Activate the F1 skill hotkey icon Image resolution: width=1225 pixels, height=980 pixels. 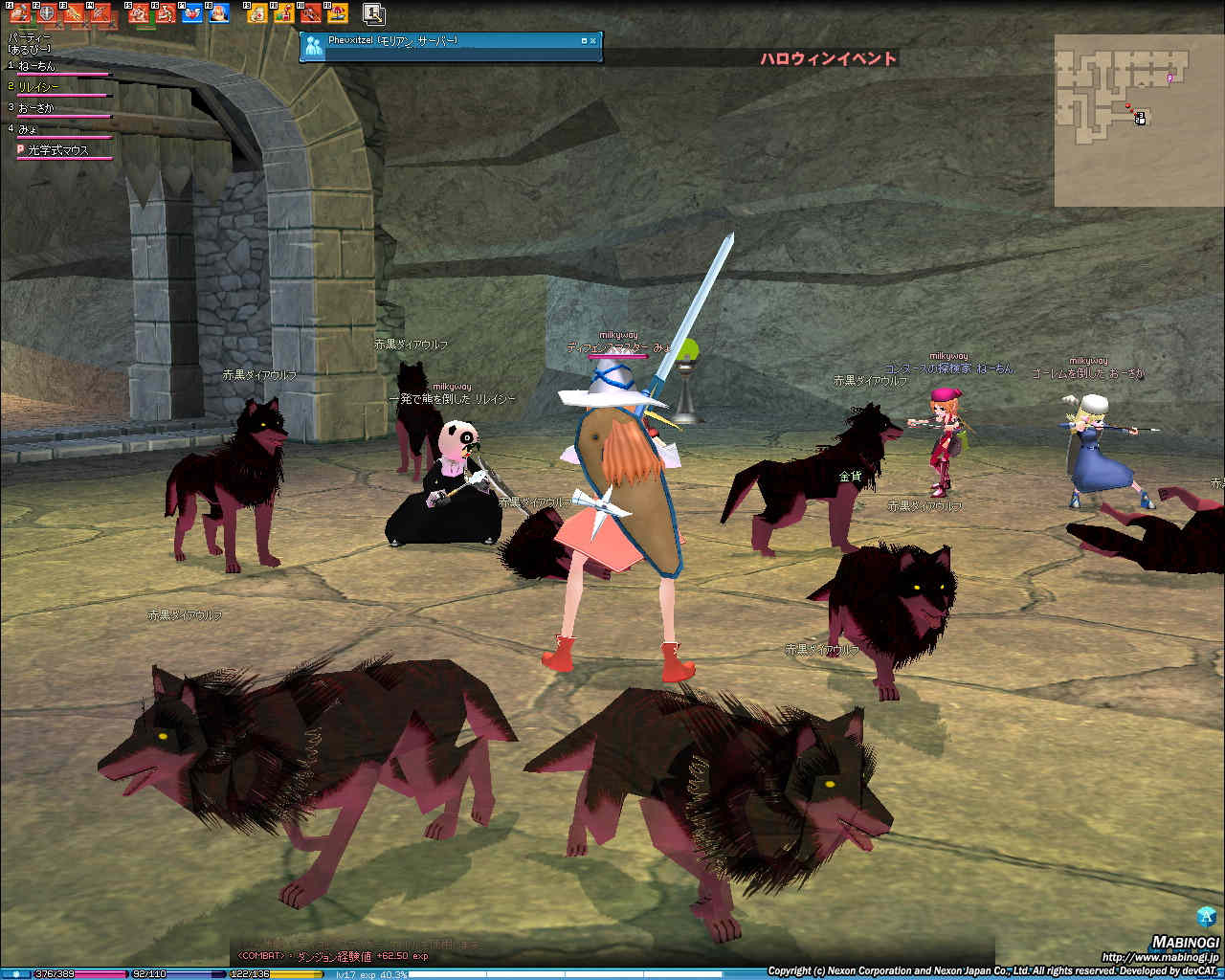20,12
